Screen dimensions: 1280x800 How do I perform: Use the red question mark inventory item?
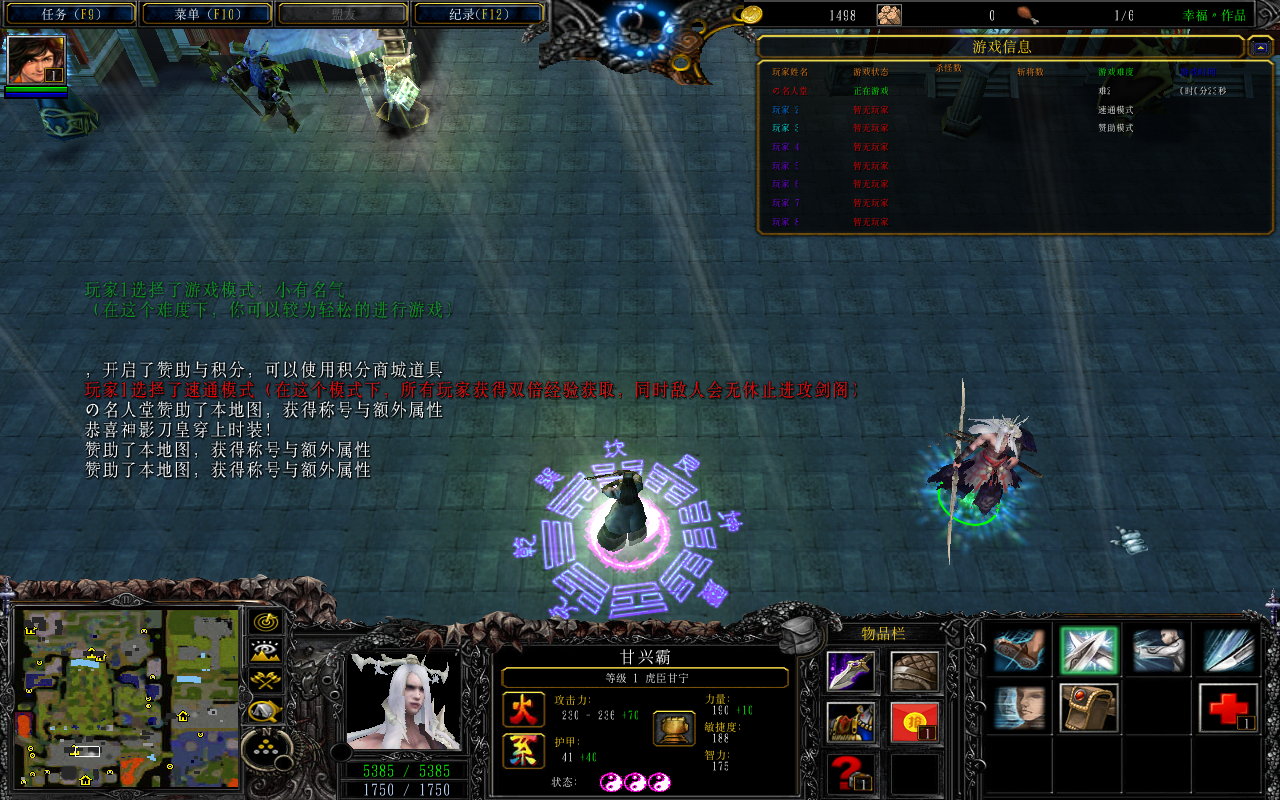(851, 773)
